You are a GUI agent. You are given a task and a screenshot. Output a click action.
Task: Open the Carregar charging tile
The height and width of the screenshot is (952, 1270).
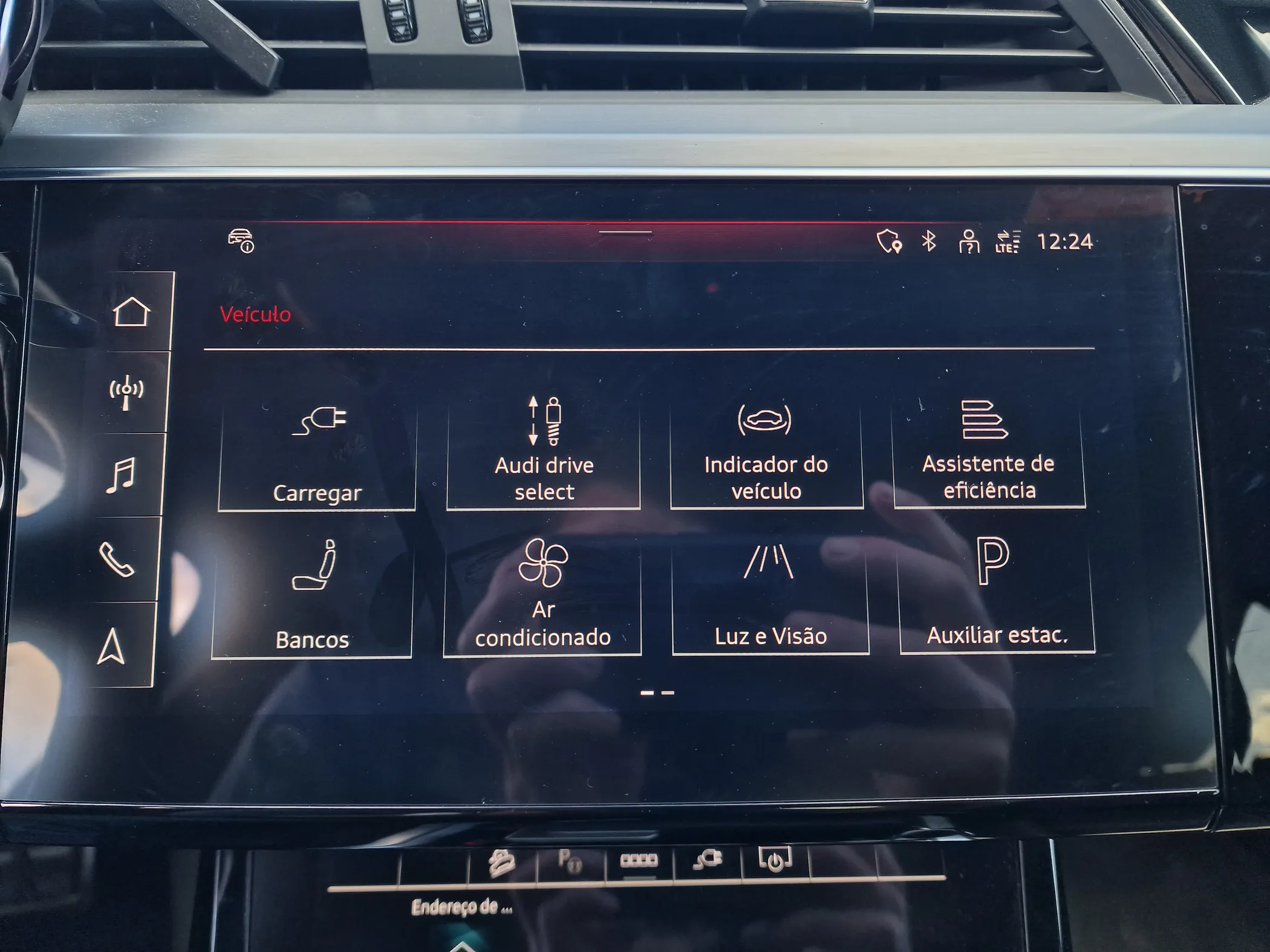(317, 454)
